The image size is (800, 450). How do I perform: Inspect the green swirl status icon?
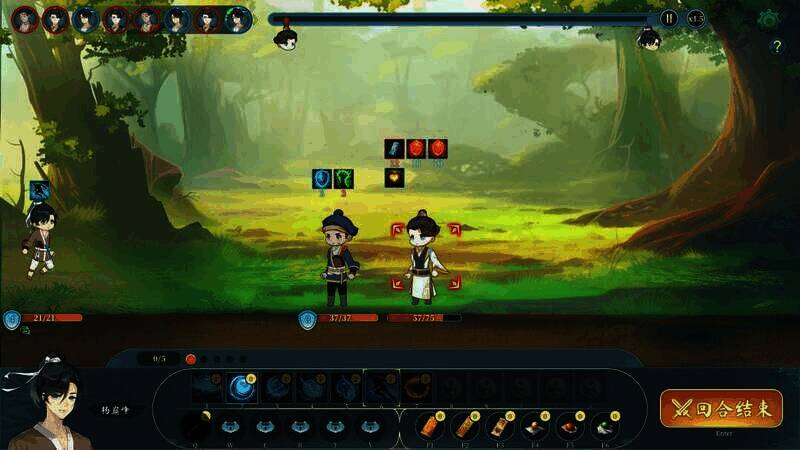pyautogui.click(x=344, y=178)
